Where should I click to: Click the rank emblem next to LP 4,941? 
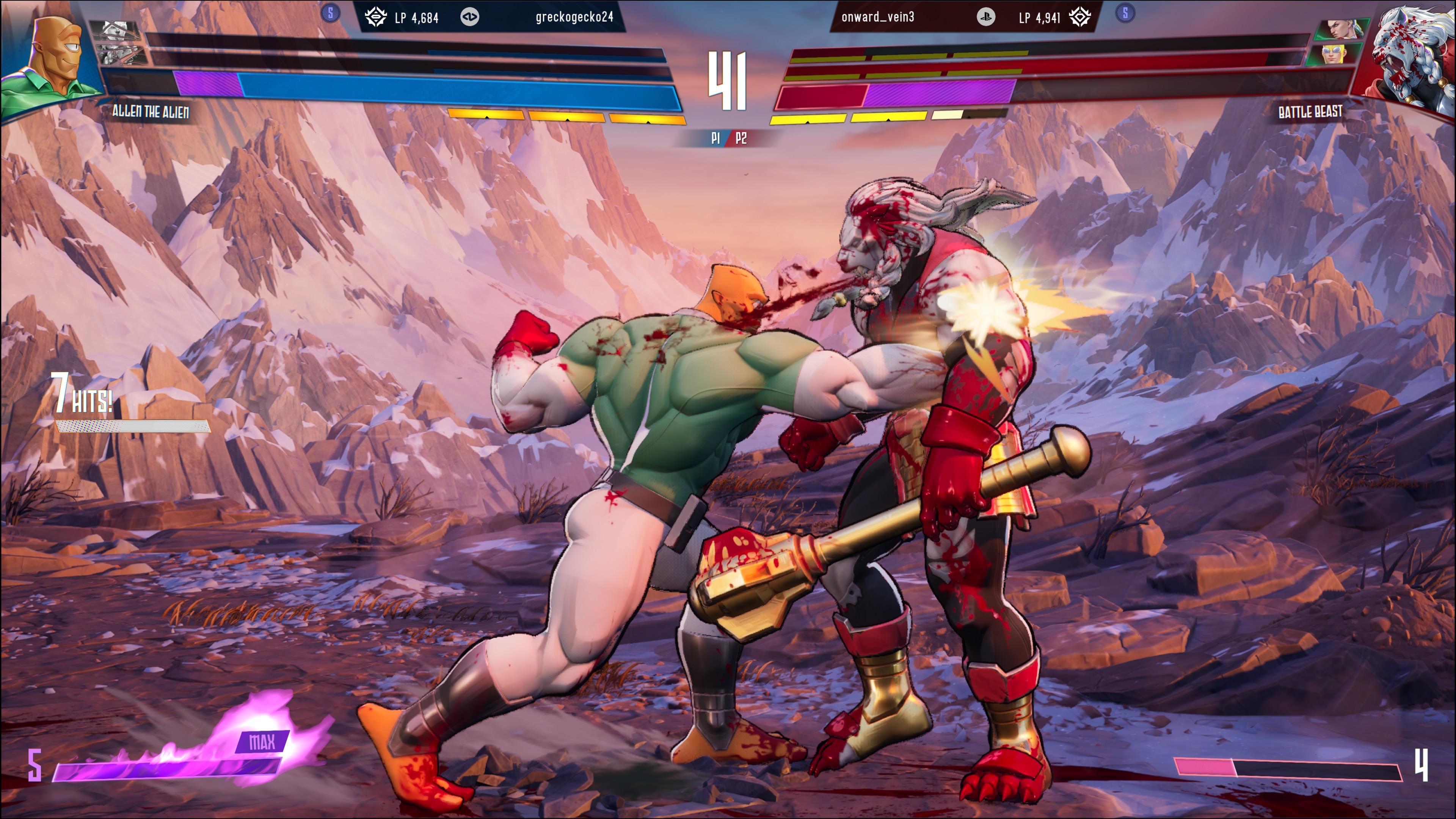pos(1079,17)
